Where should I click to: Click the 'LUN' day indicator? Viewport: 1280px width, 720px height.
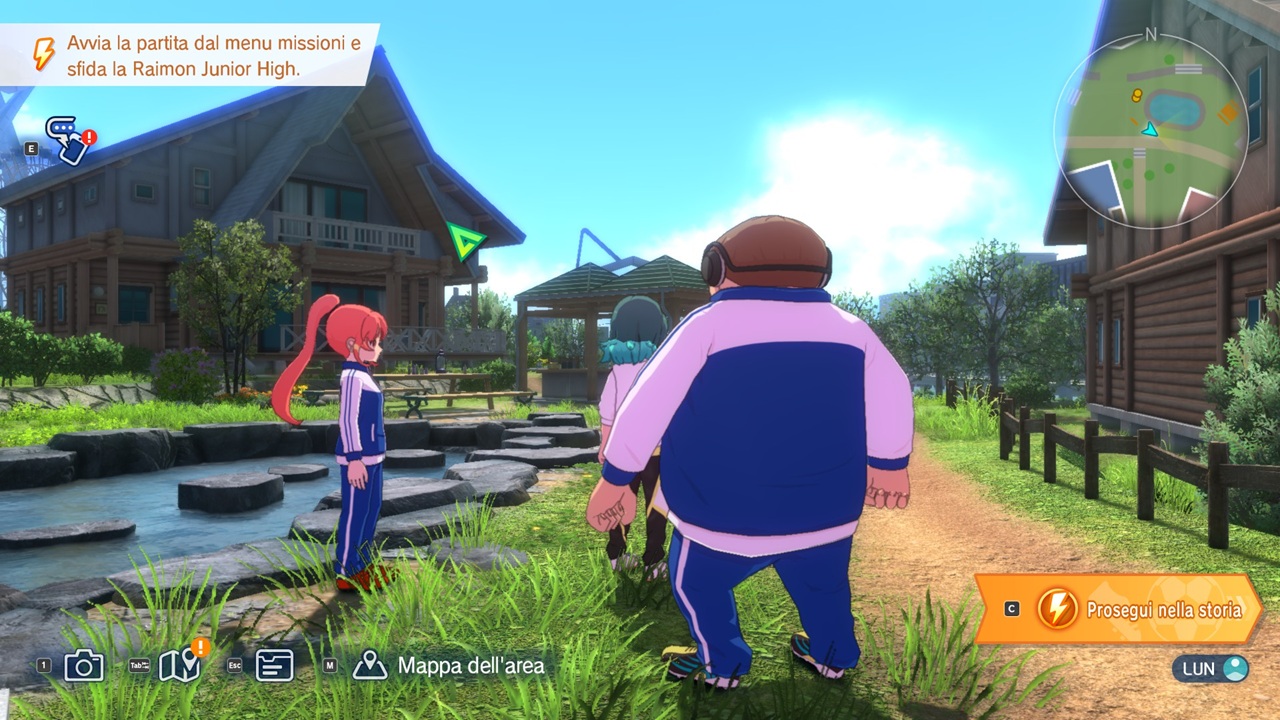click(x=1211, y=668)
